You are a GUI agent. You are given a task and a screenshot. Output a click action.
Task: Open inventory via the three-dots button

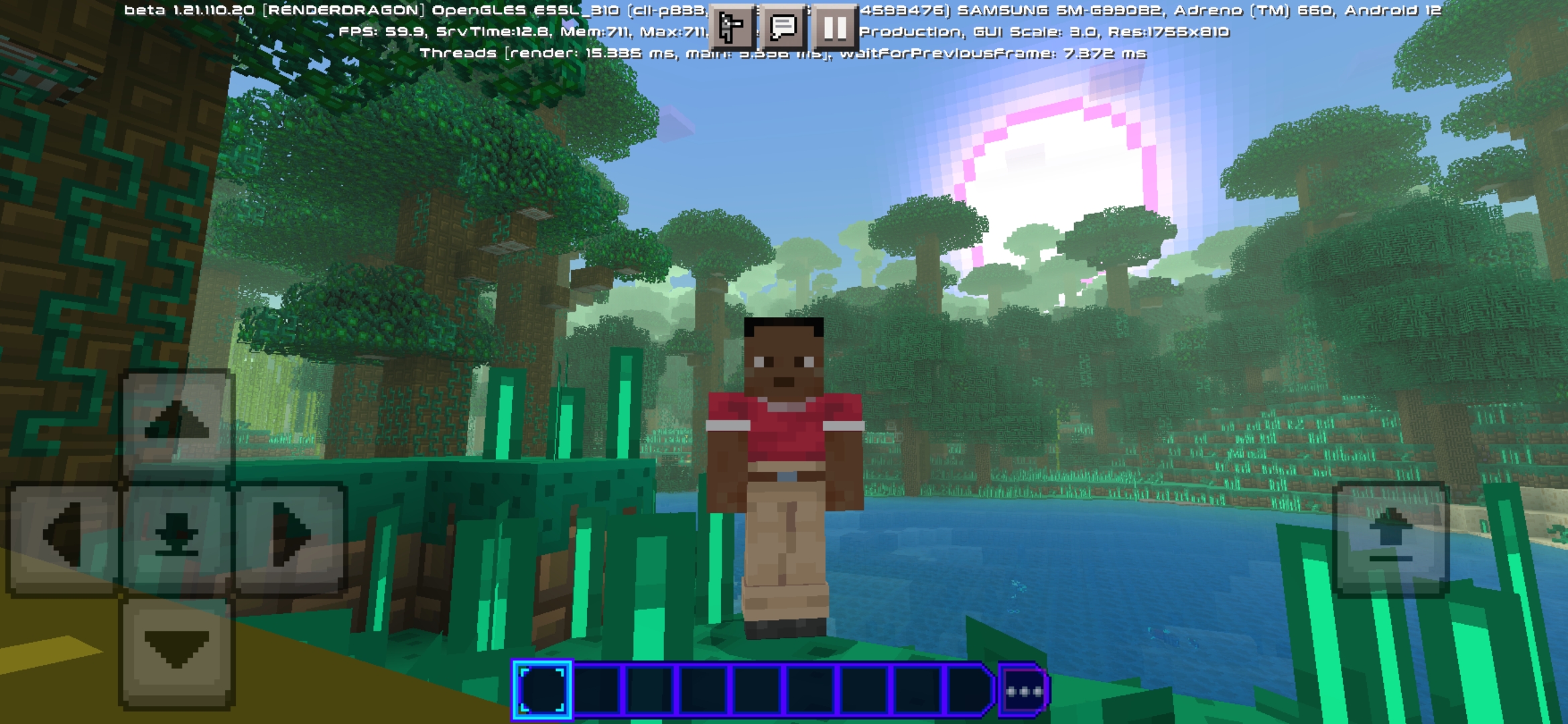coord(1023,690)
